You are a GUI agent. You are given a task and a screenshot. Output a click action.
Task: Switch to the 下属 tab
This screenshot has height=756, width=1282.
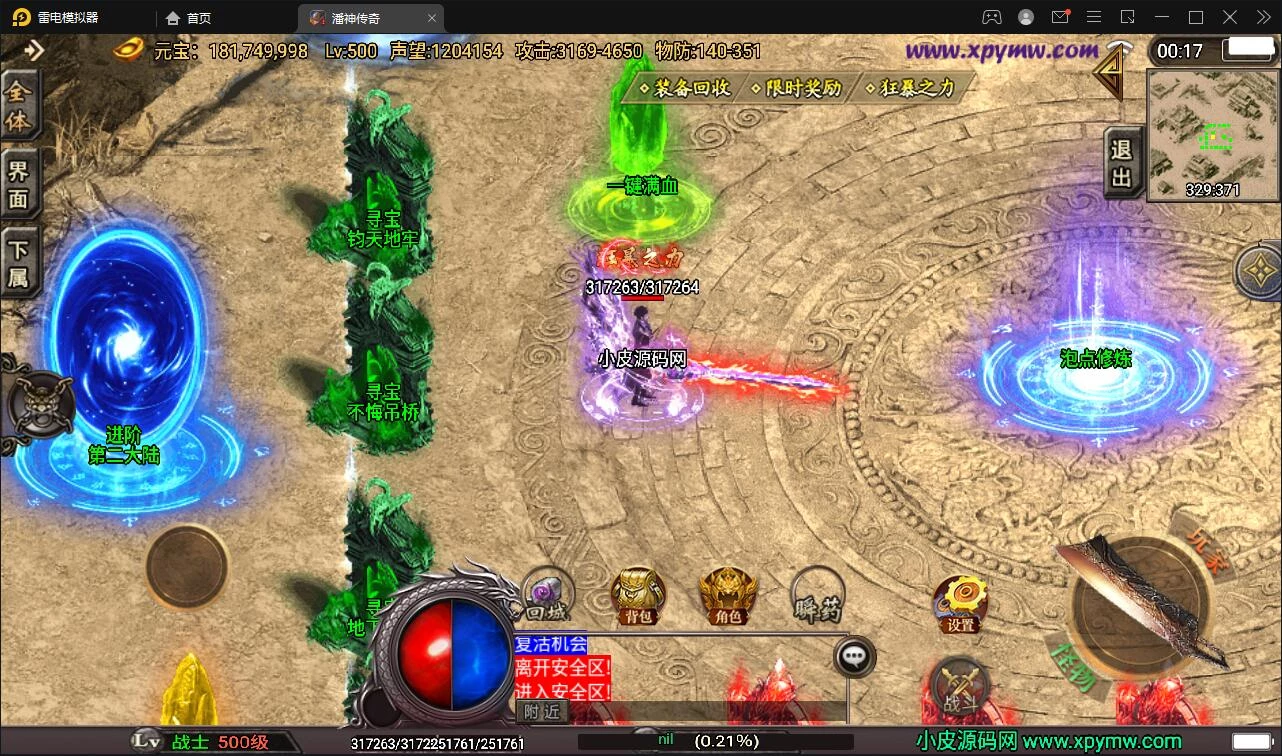pos(19,263)
